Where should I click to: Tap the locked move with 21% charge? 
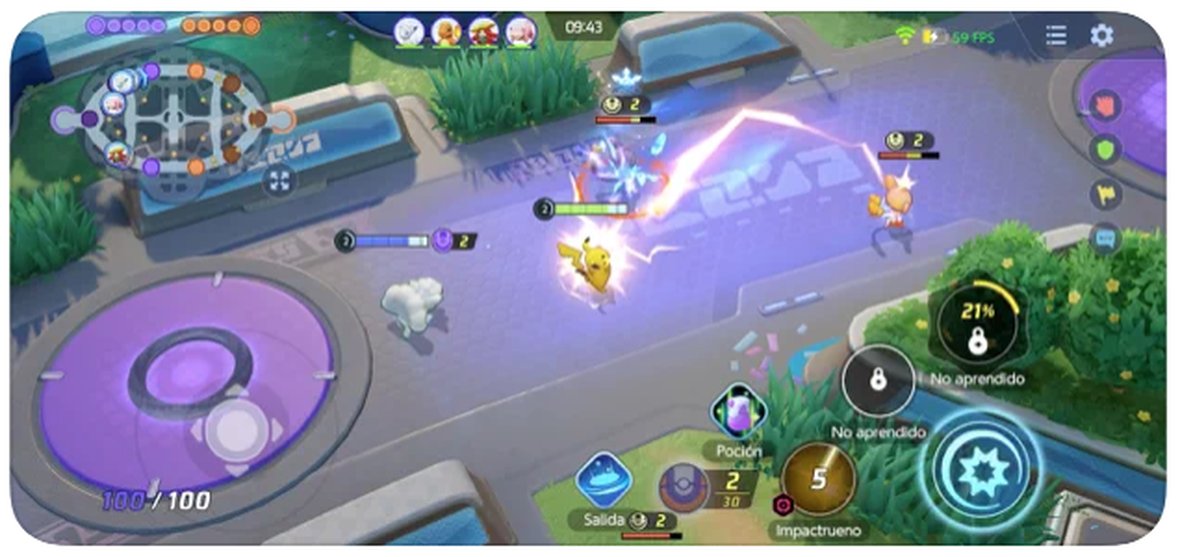click(x=978, y=324)
